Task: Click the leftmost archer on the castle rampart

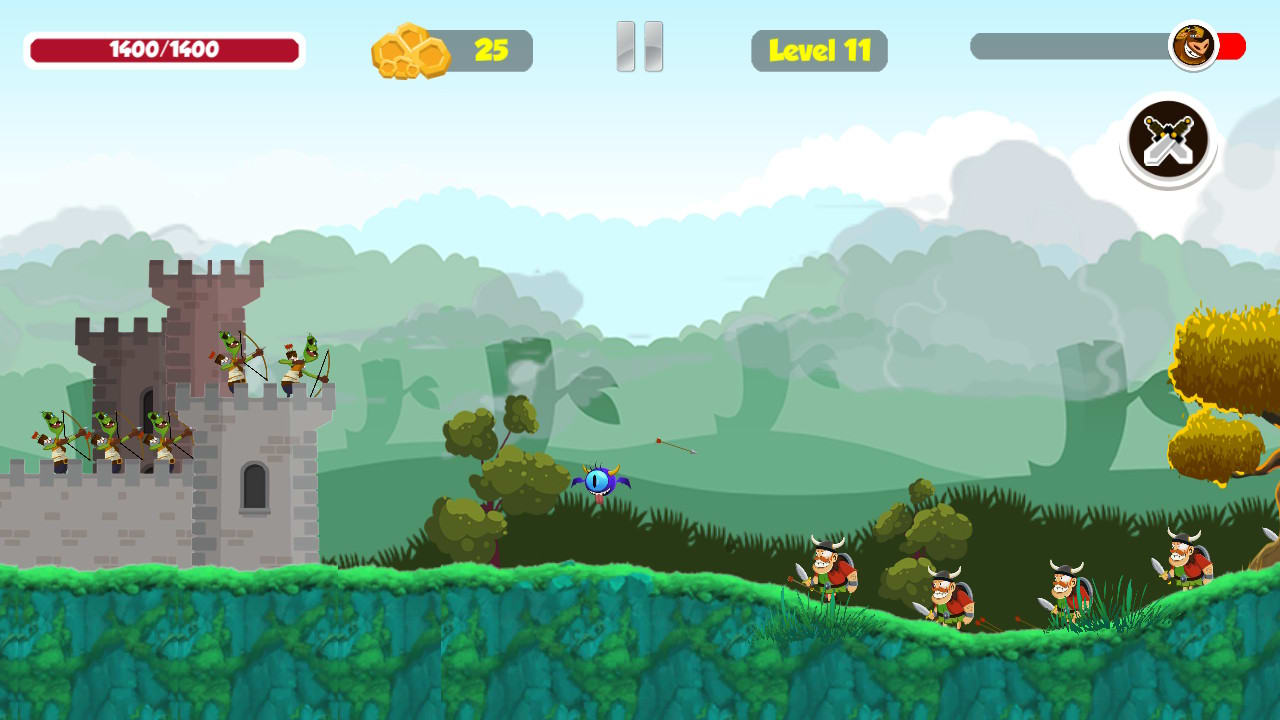Action: click(55, 437)
